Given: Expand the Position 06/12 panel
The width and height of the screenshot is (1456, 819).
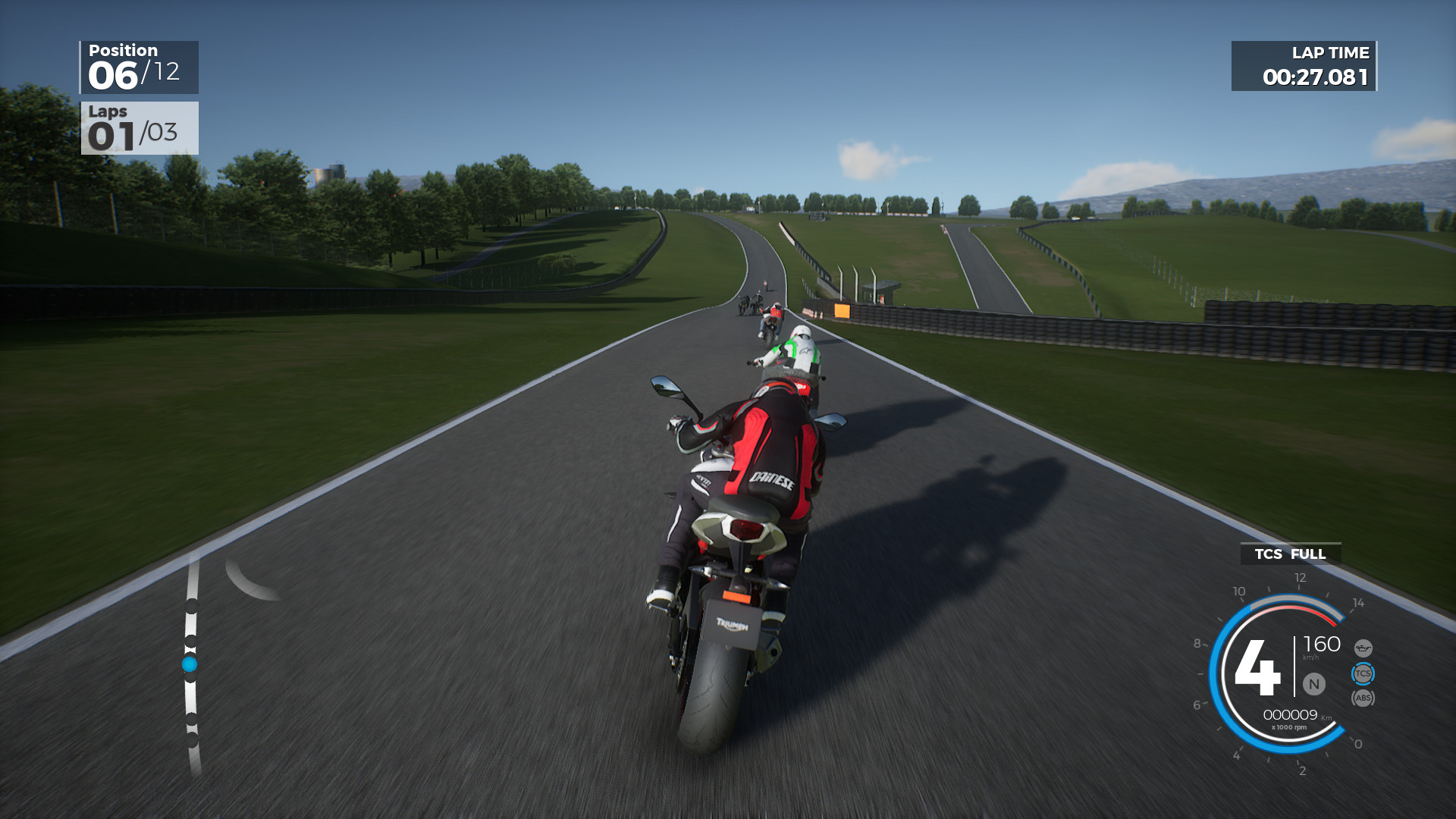Looking at the screenshot, I should point(139,67).
